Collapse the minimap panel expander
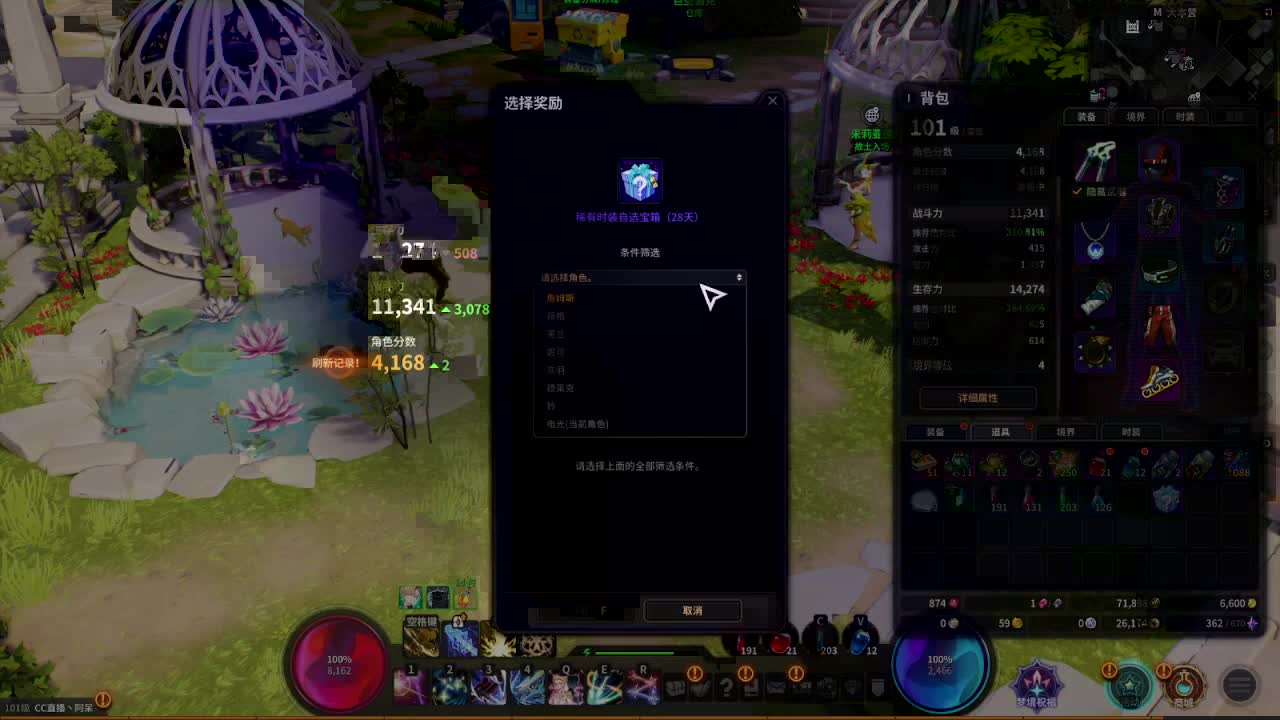Image resolution: width=1280 pixels, height=720 pixels. pos(1267,12)
